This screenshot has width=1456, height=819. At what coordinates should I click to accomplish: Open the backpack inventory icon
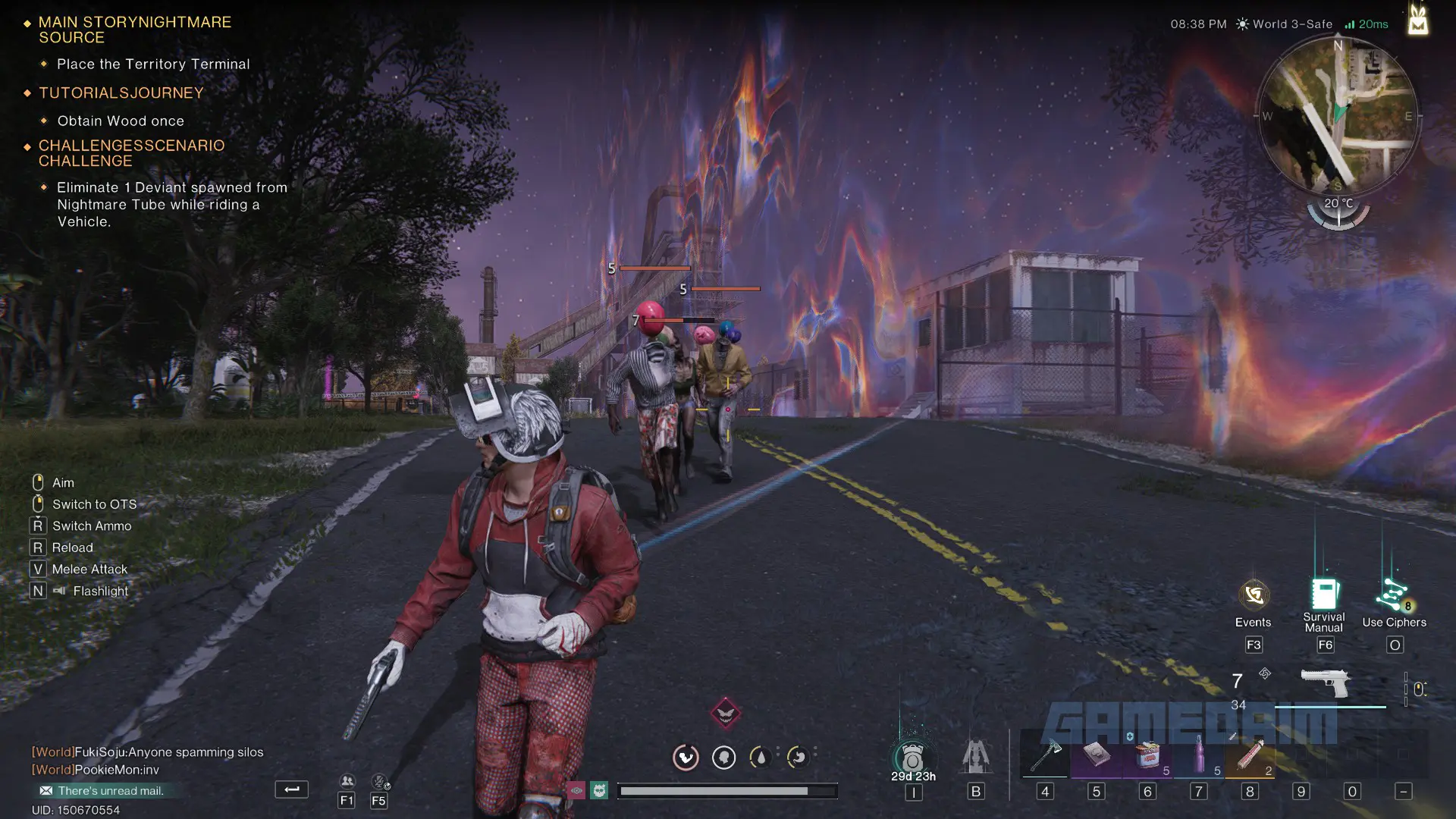(912, 757)
